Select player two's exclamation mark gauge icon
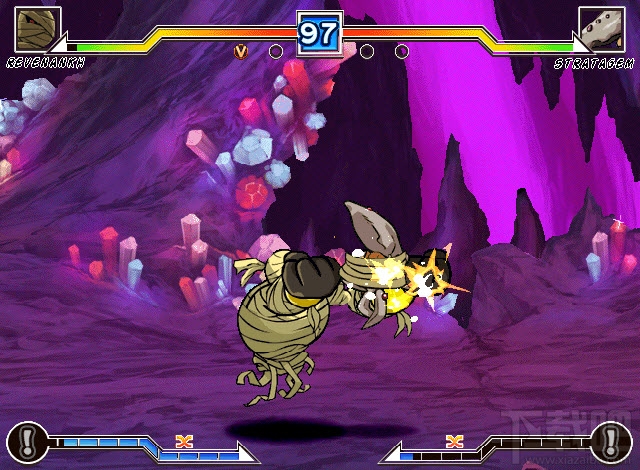This screenshot has width=640, height=470. point(611,440)
